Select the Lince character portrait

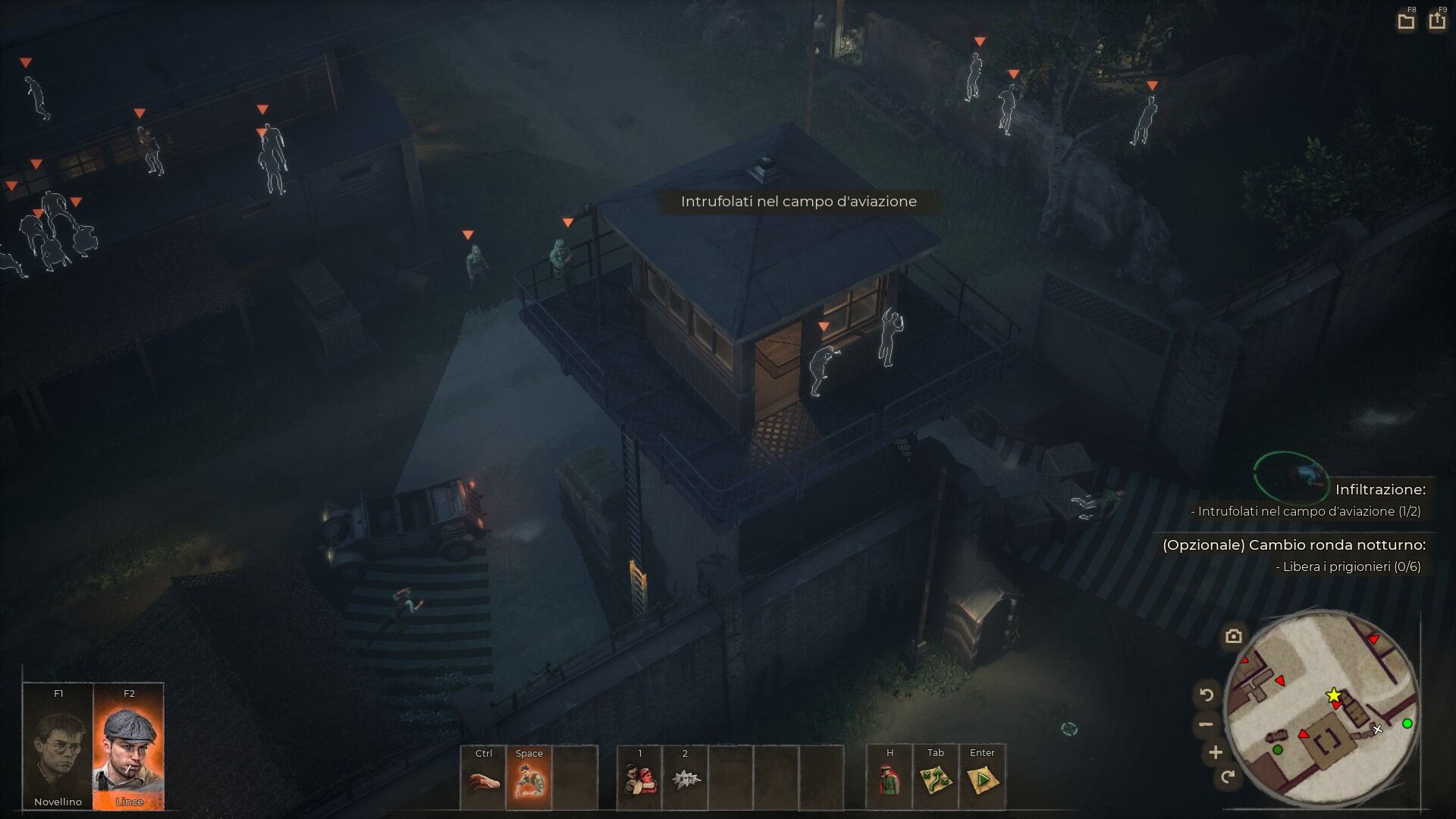point(128,746)
